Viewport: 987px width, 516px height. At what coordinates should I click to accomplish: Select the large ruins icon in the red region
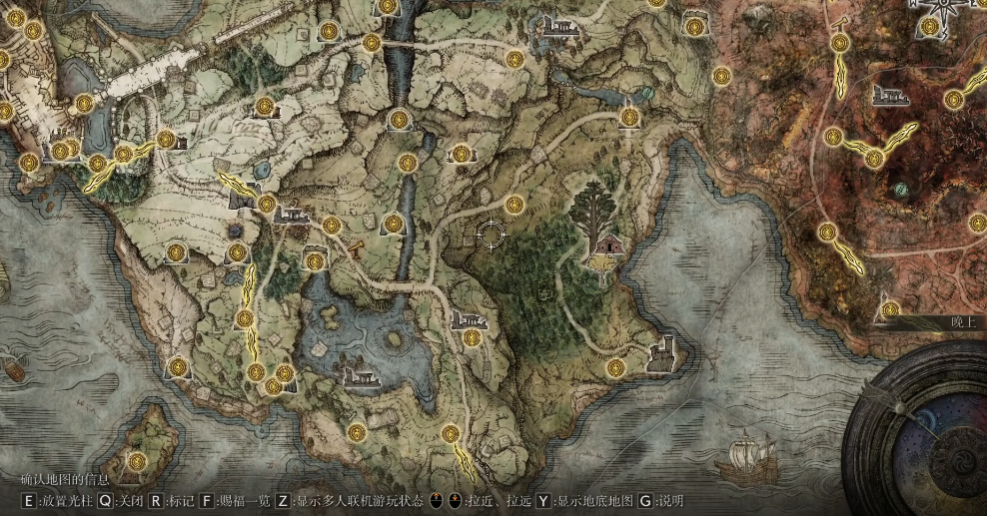(889, 95)
